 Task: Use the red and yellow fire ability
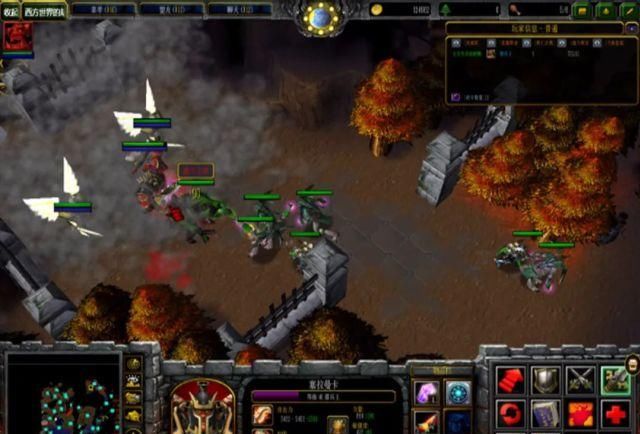[581, 415]
